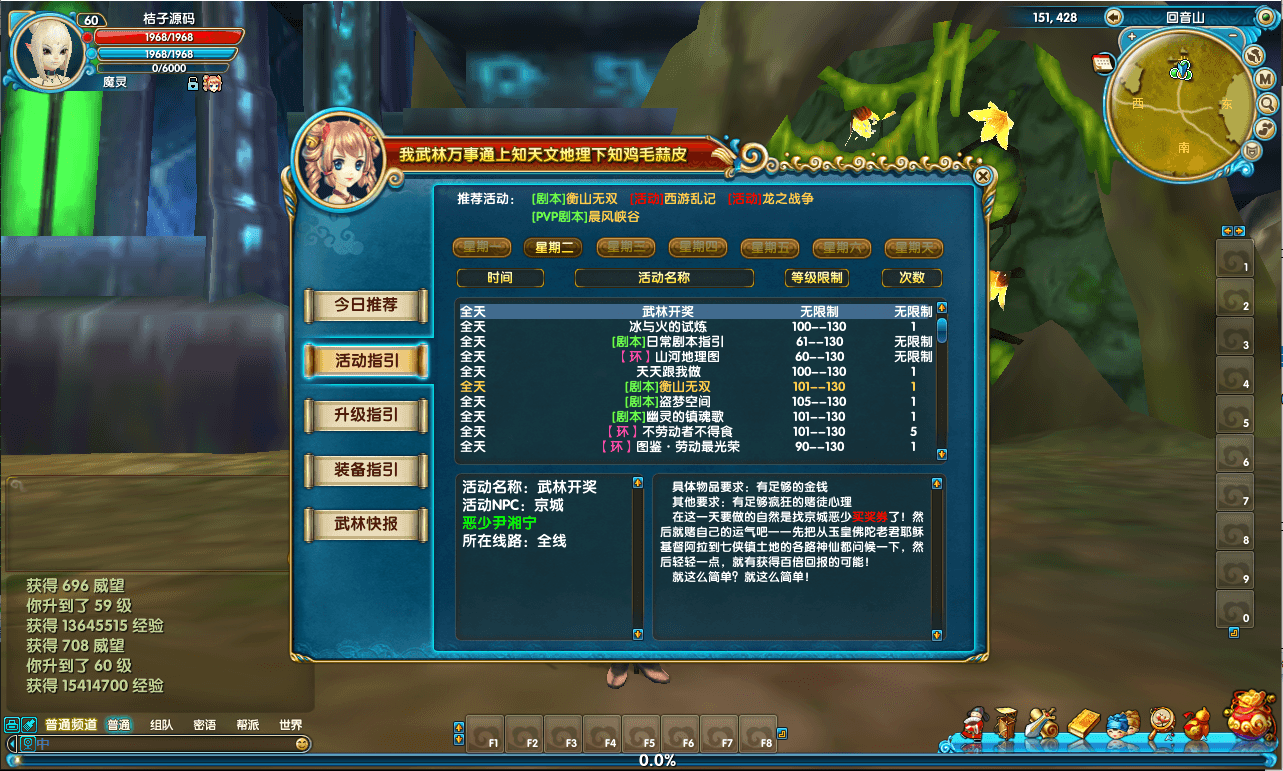The width and height of the screenshot is (1283, 771).
Task: Toggle the pen icon next to 普通频道
Action: [x=30, y=723]
